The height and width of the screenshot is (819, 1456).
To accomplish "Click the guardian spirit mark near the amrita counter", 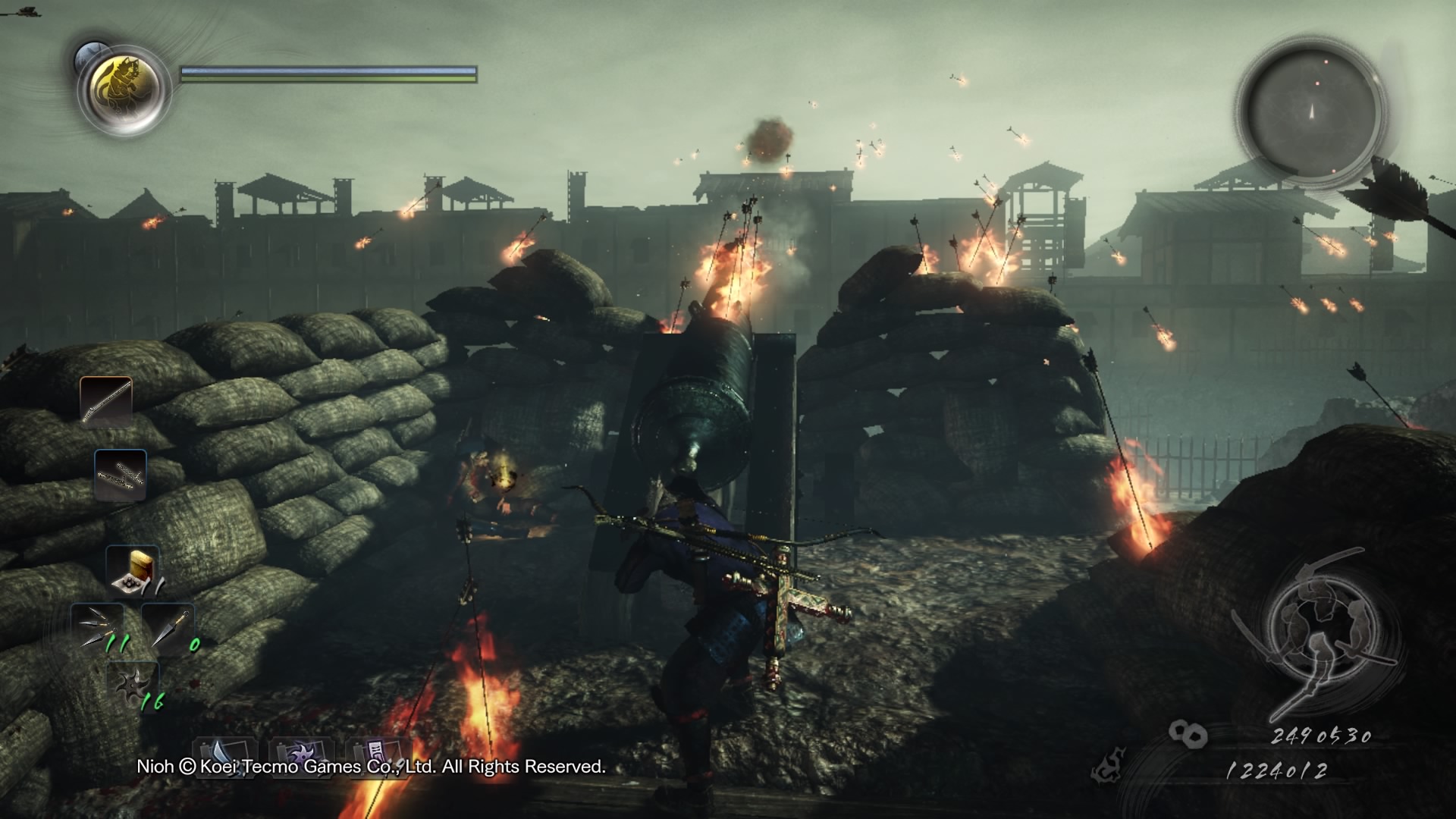I will (1107, 766).
